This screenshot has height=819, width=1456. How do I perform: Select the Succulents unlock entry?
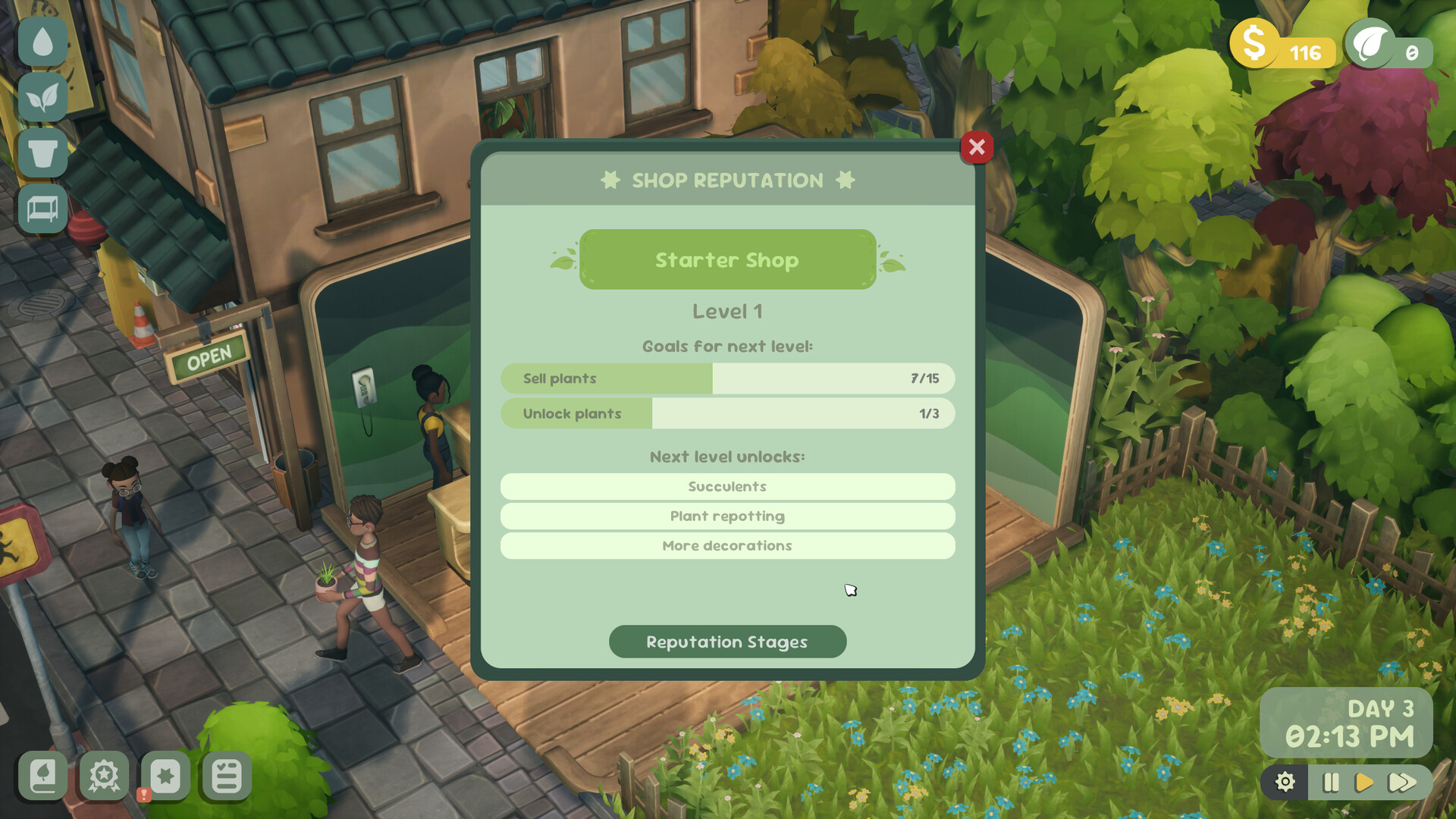727,486
